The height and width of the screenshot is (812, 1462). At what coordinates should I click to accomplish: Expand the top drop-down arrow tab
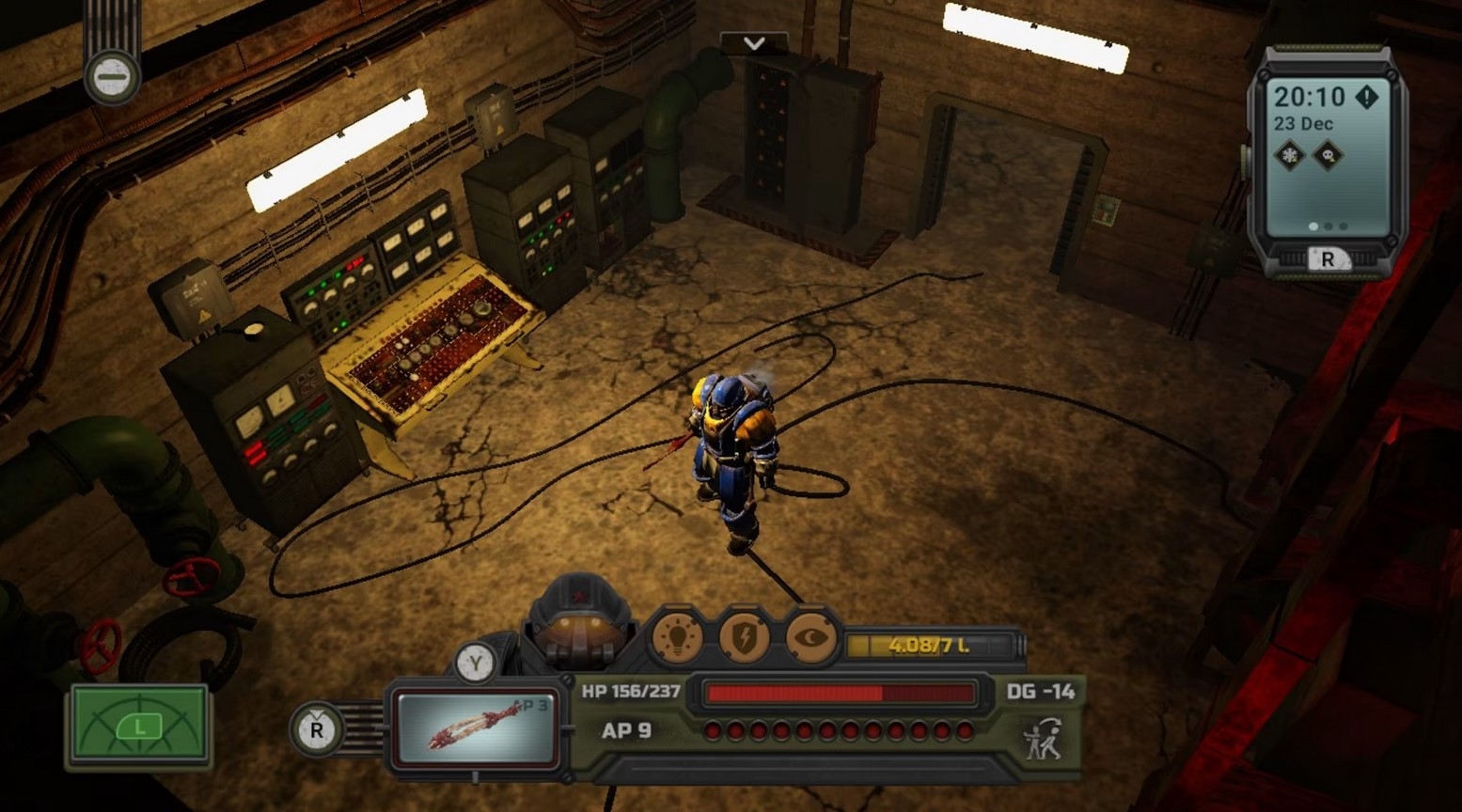coord(753,43)
